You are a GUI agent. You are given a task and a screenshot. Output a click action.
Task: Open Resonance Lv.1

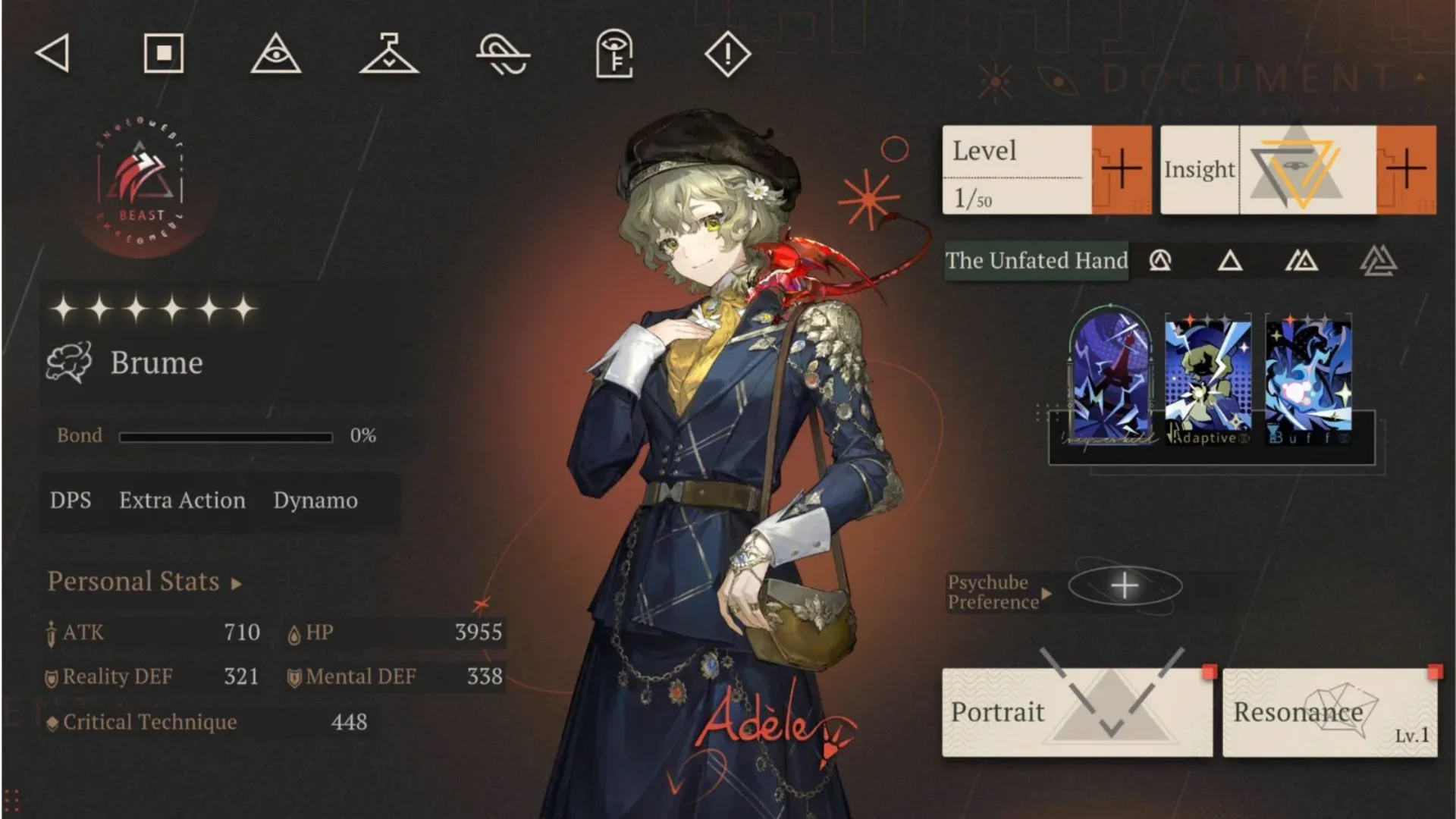point(1329,712)
